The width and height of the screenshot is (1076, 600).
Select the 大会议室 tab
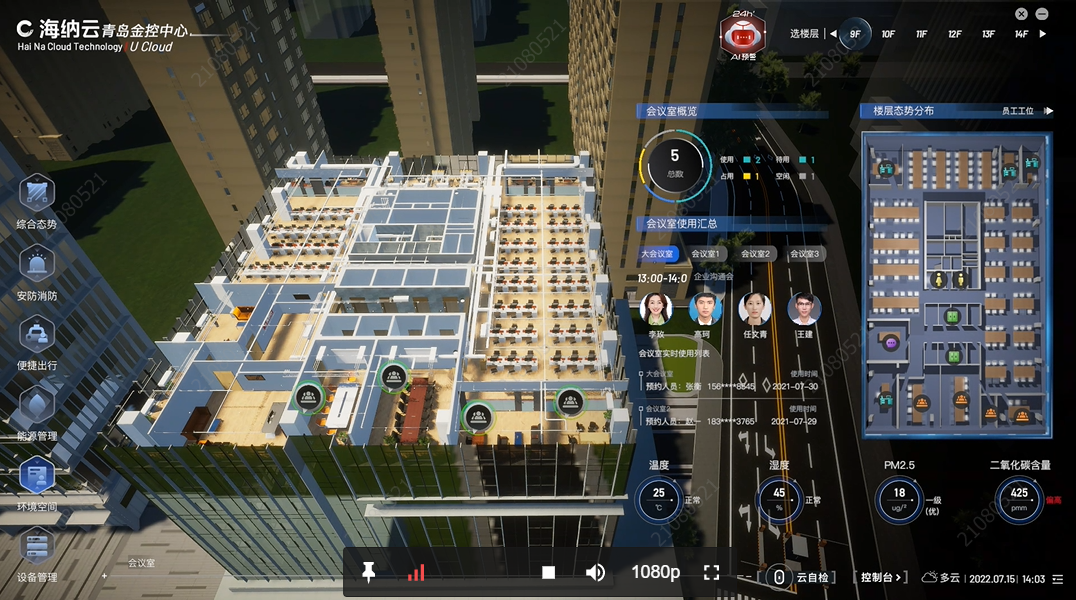tap(658, 254)
